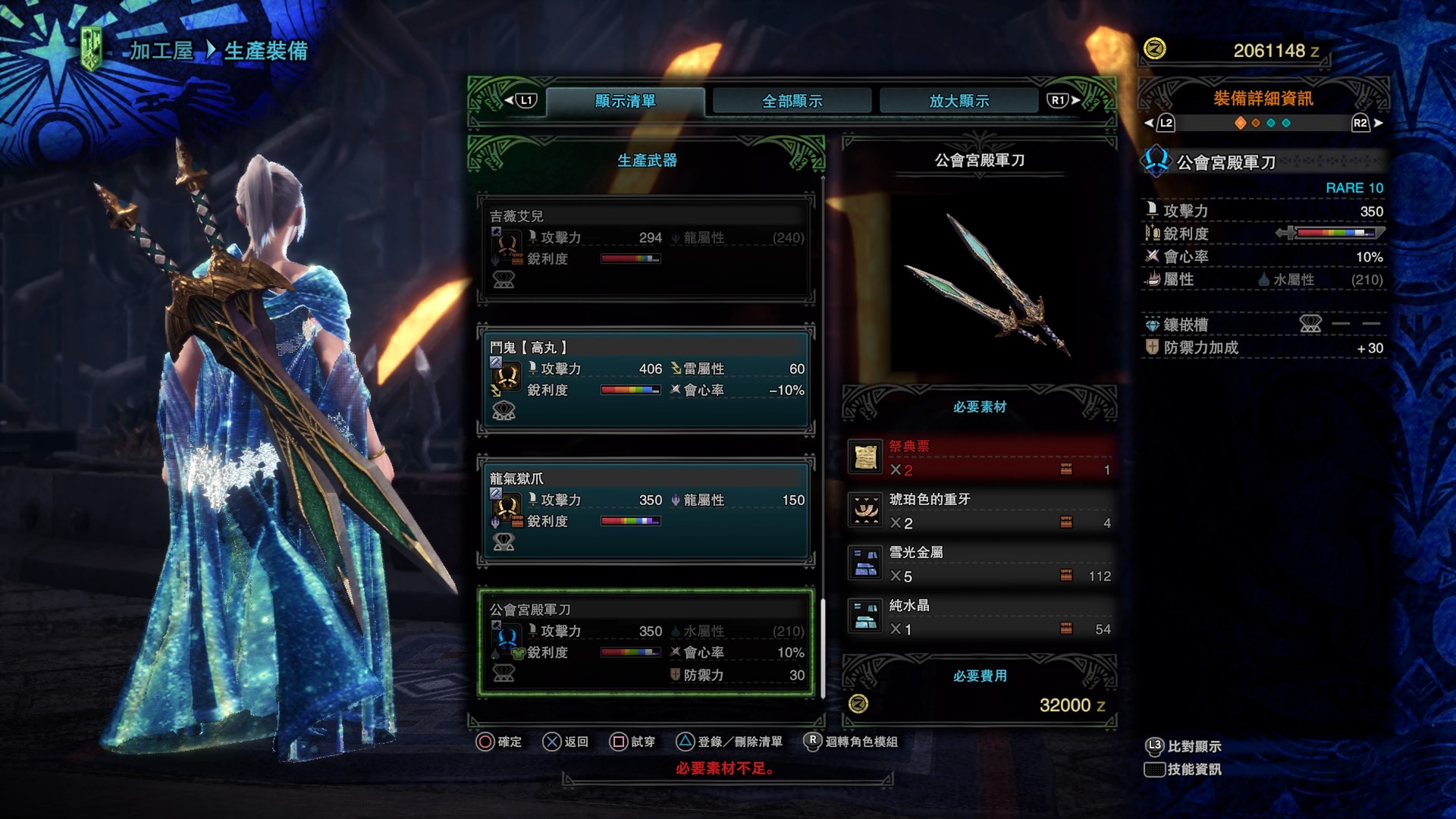Choose the 吉薇艾兒 weapon entry
This screenshot has height=819, width=1456.
point(646,248)
